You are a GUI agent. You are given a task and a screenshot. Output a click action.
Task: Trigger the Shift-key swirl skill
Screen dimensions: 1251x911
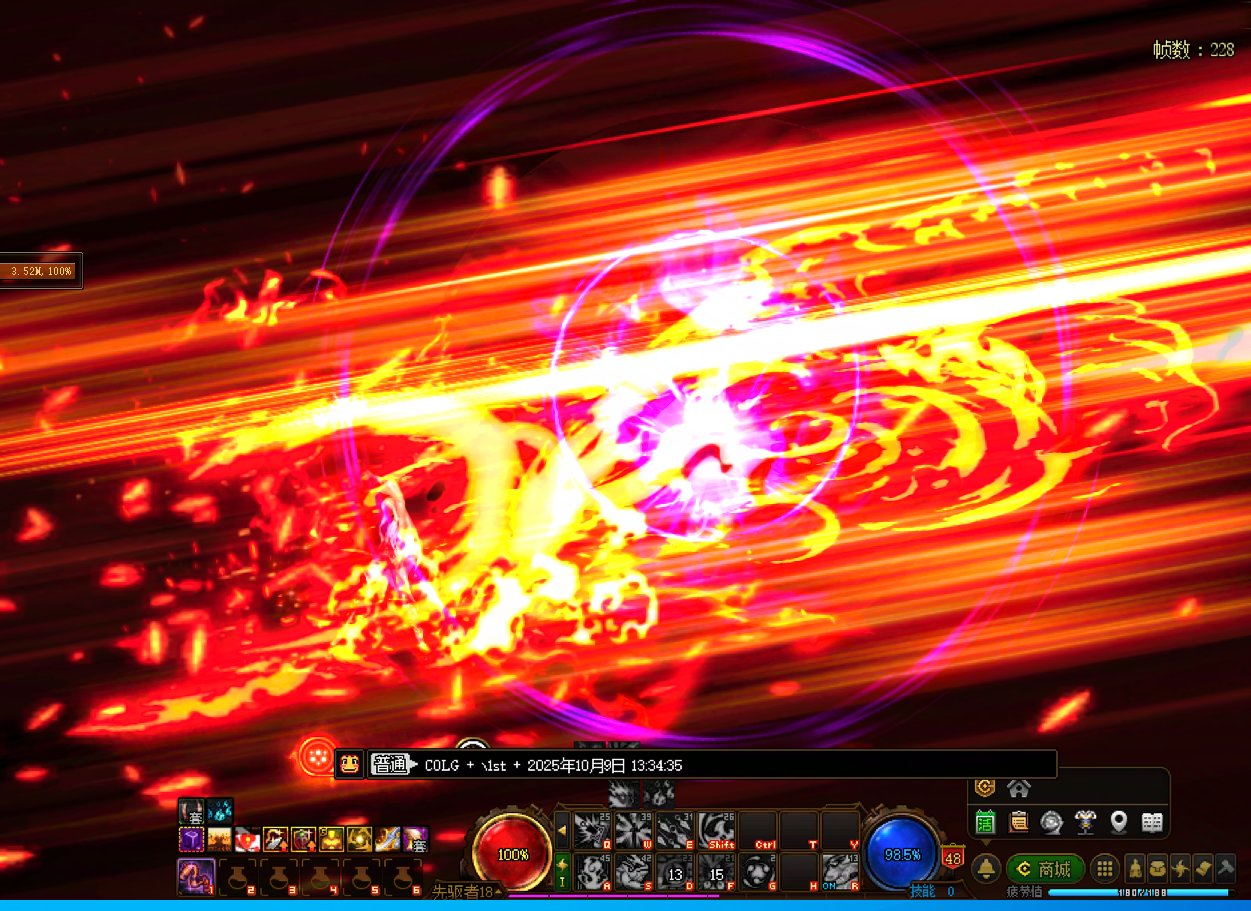click(x=717, y=830)
